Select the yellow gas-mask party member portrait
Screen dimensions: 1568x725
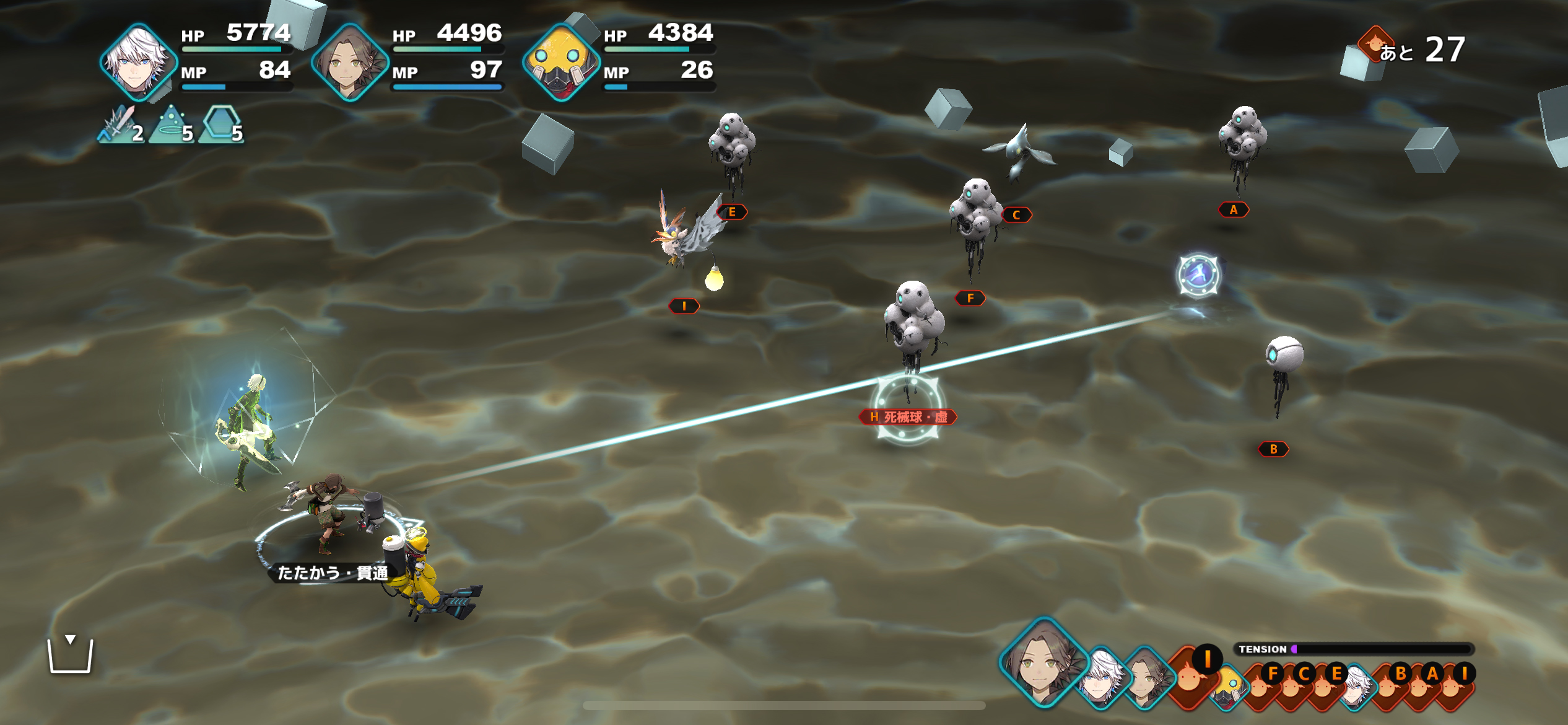pyautogui.click(x=561, y=61)
